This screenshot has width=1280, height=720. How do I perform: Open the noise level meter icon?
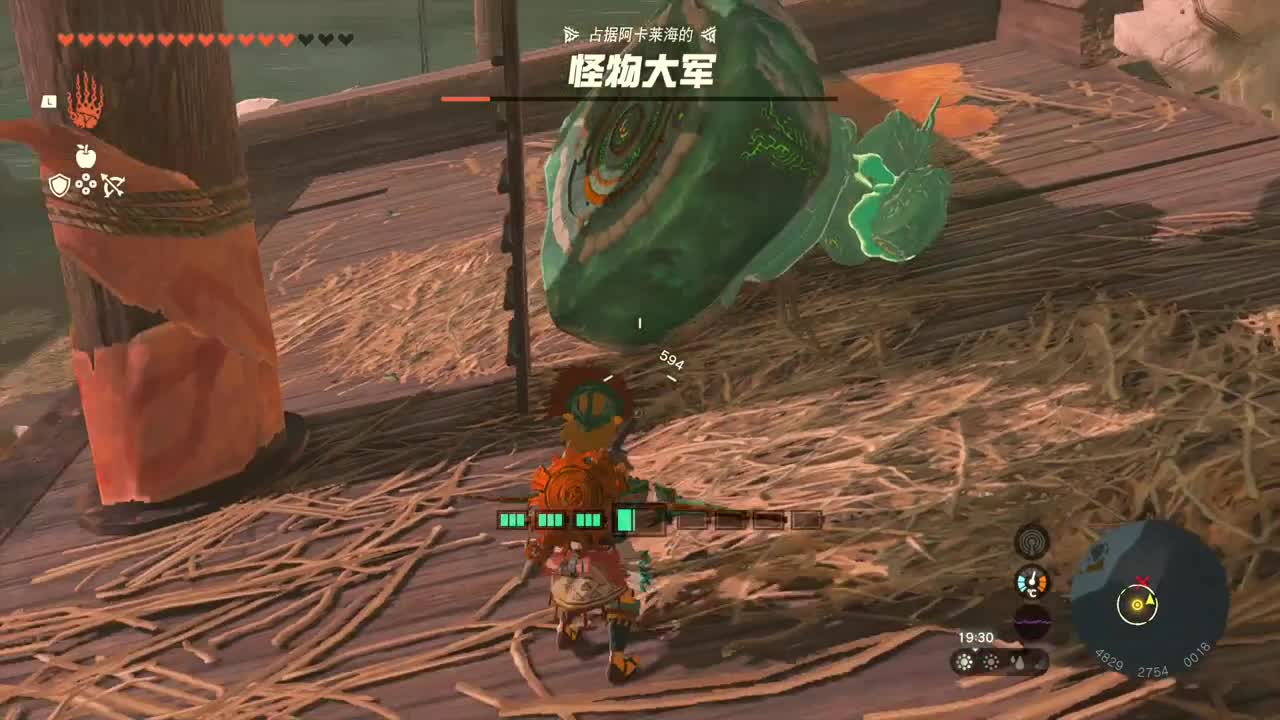click(x=1032, y=620)
